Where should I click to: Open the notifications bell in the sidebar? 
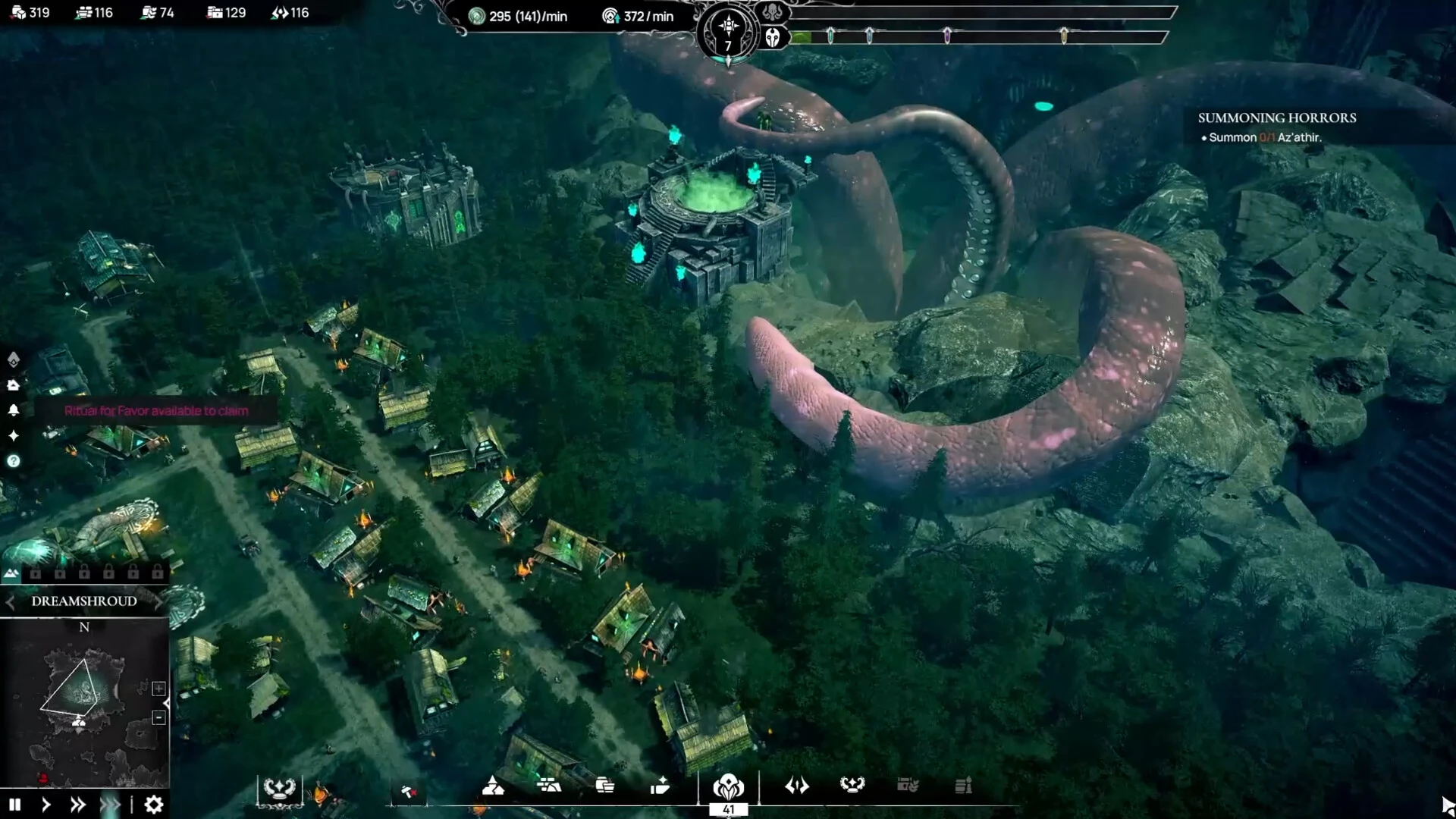(x=14, y=410)
